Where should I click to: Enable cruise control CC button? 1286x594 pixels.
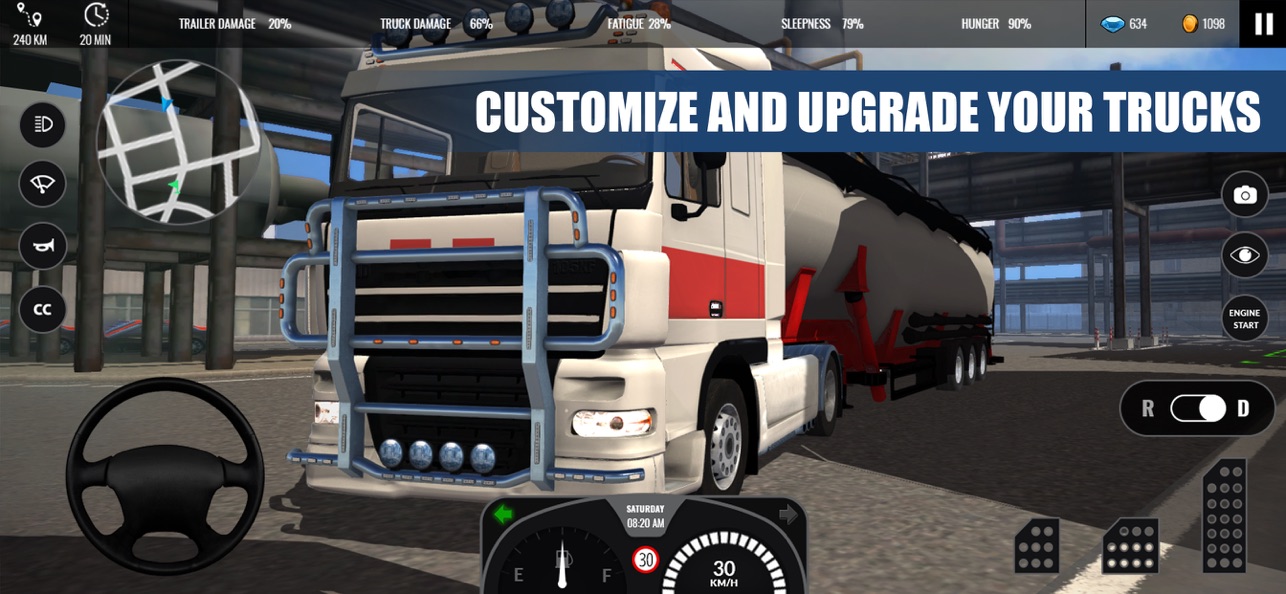pyautogui.click(x=43, y=309)
